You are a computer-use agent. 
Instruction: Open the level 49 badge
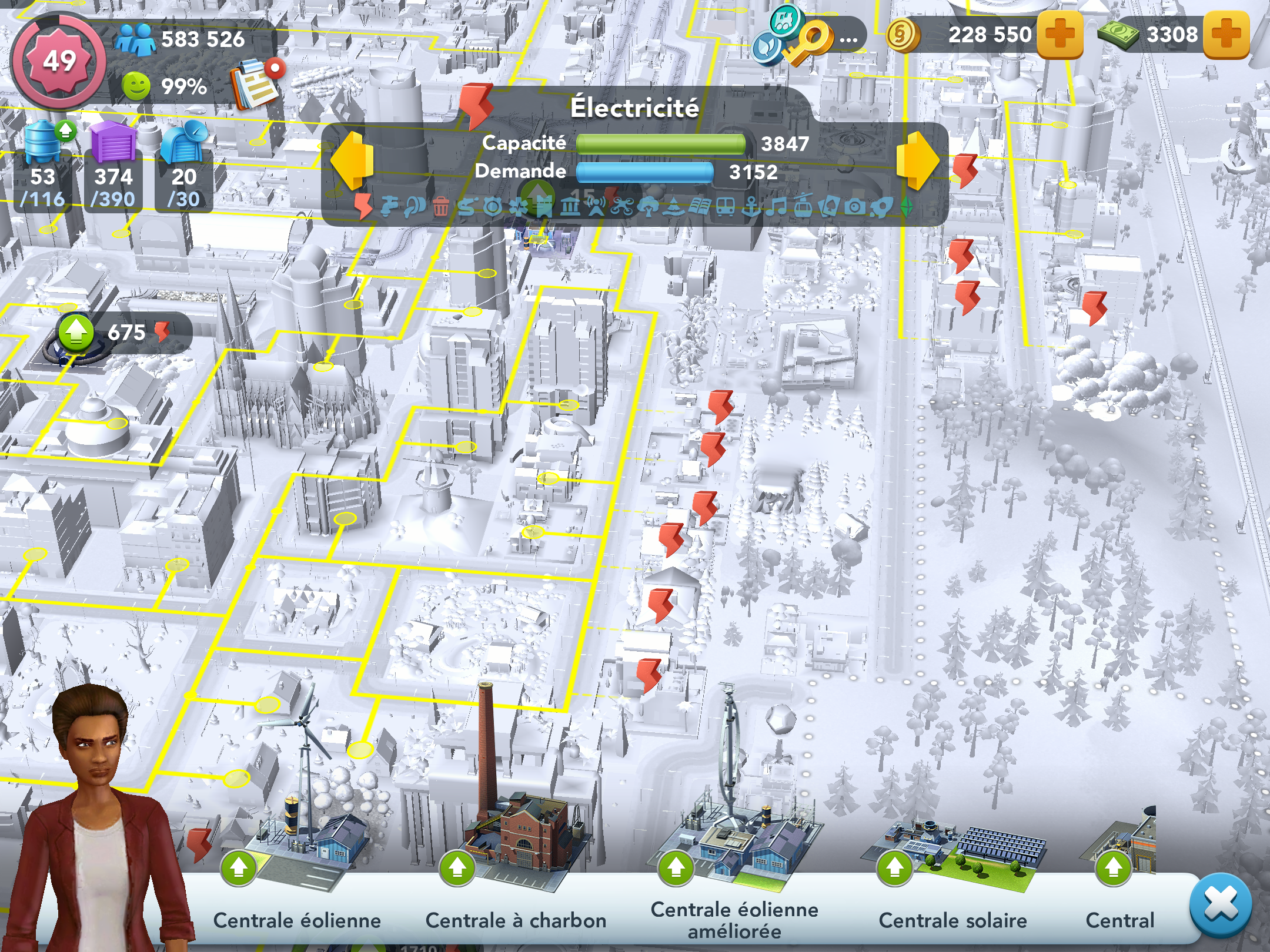point(59,61)
